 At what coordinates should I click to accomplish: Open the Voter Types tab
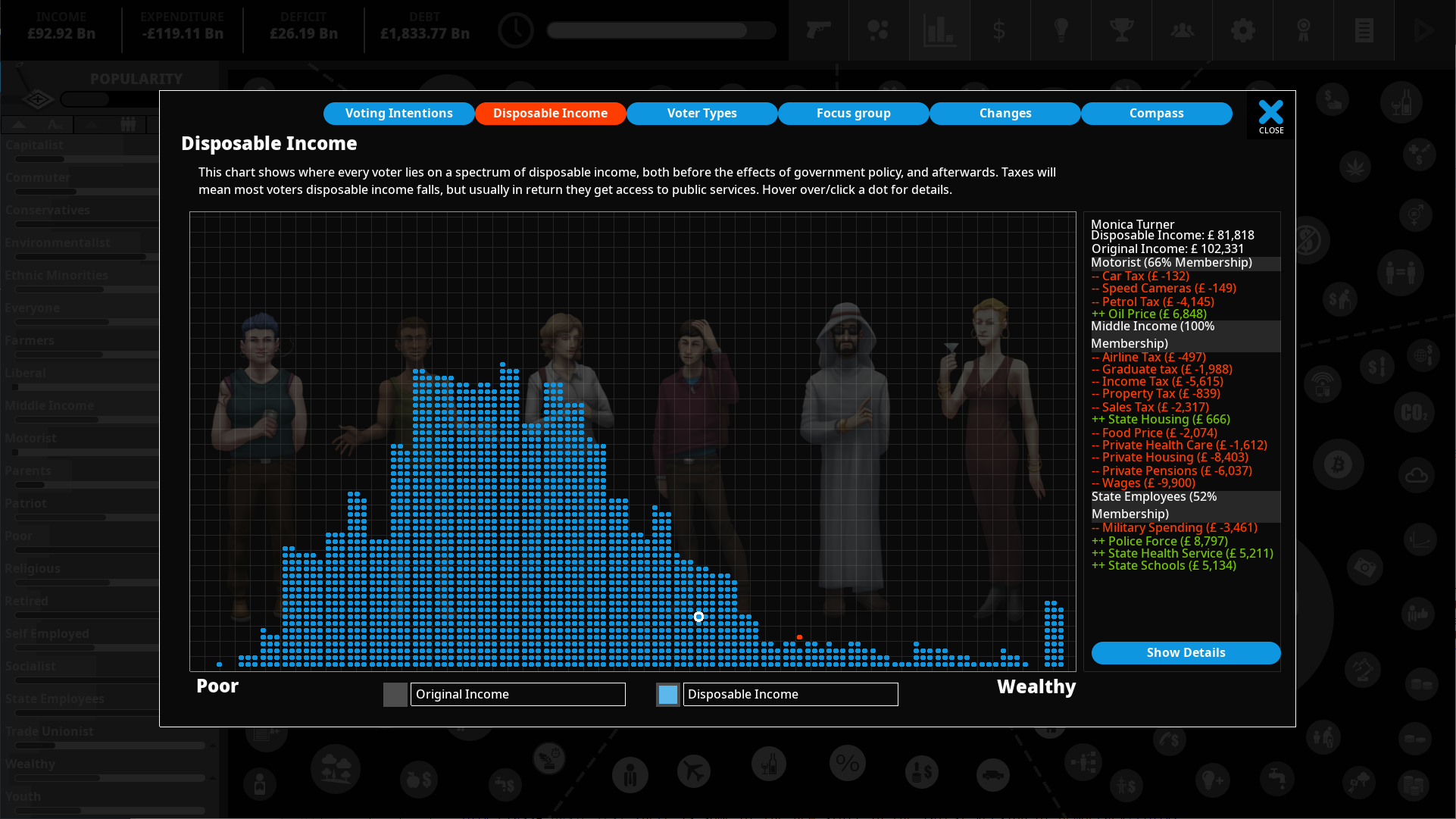point(702,114)
